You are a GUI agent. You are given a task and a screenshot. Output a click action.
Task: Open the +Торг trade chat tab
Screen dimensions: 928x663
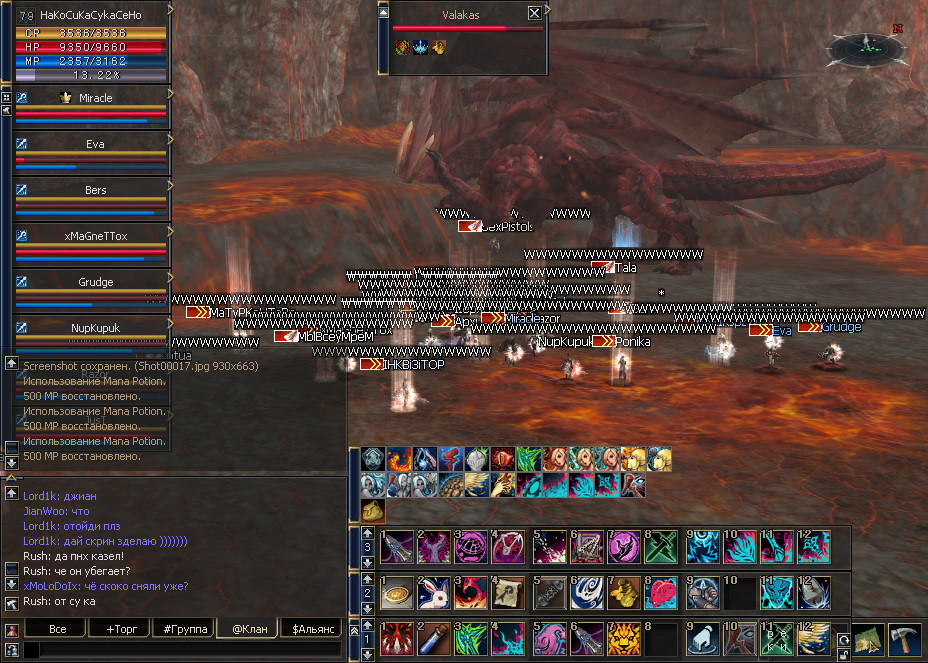point(121,628)
